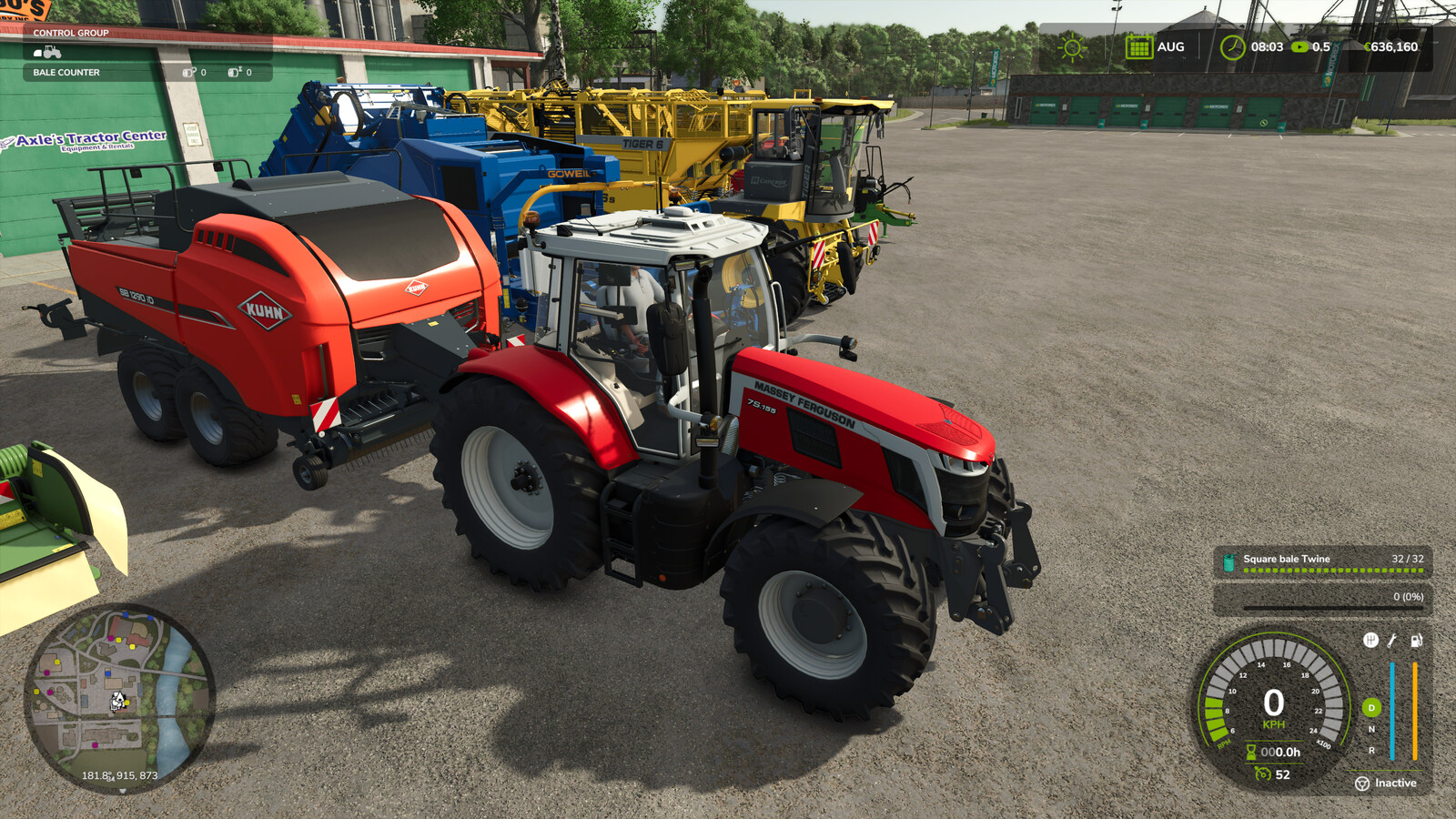Open the circular minimap
The width and height of the screenshot is (1456, 819).
119,697
